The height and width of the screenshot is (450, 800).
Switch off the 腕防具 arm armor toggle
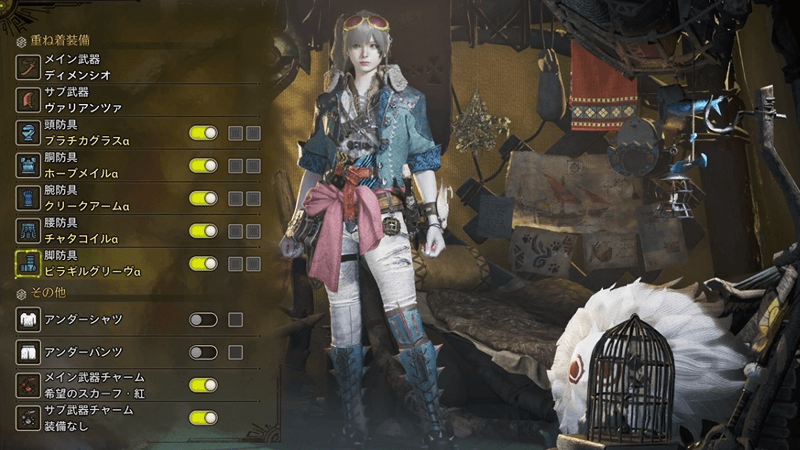[203, 198]
